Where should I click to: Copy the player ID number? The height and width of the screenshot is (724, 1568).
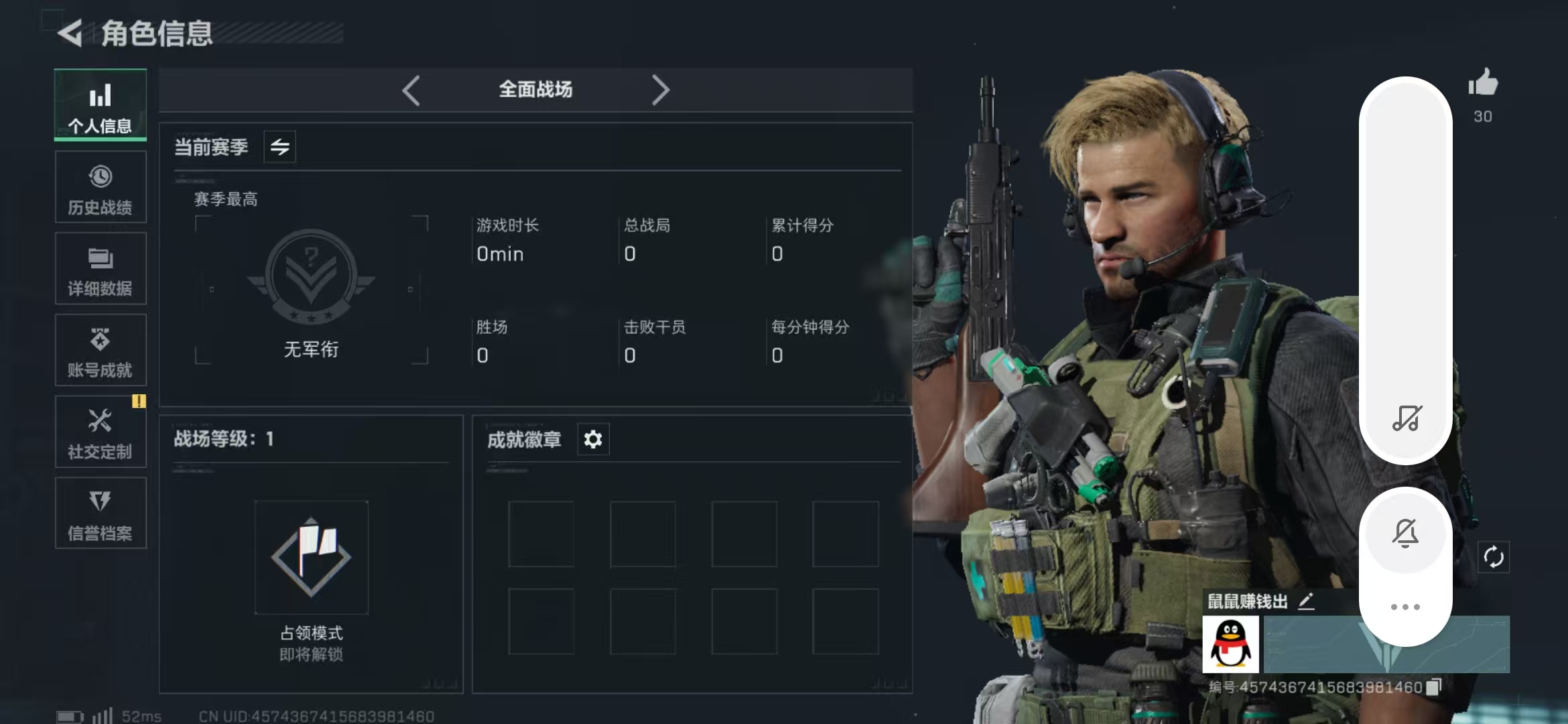coord(1433,687)
